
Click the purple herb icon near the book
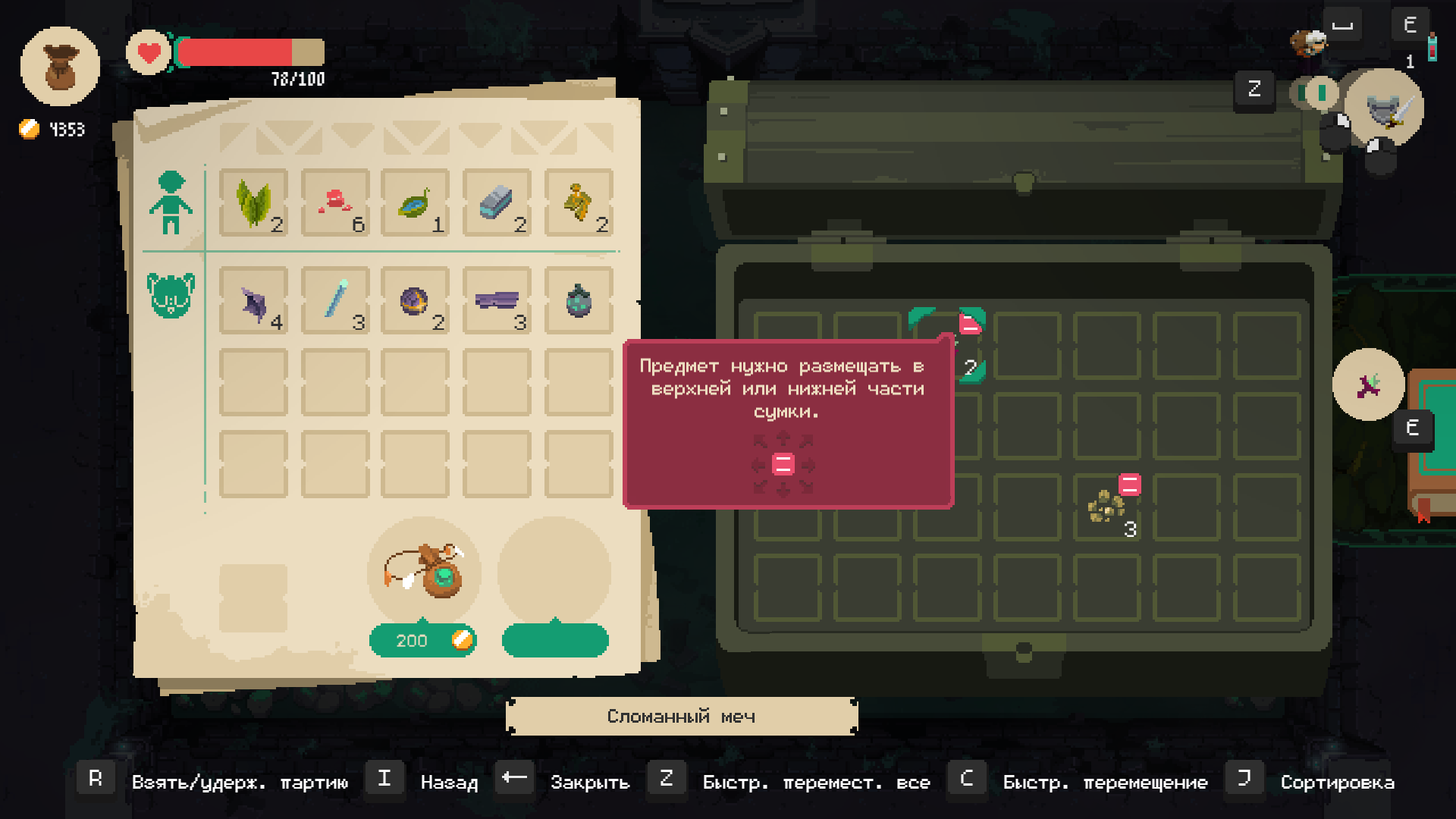[1368, 385]
